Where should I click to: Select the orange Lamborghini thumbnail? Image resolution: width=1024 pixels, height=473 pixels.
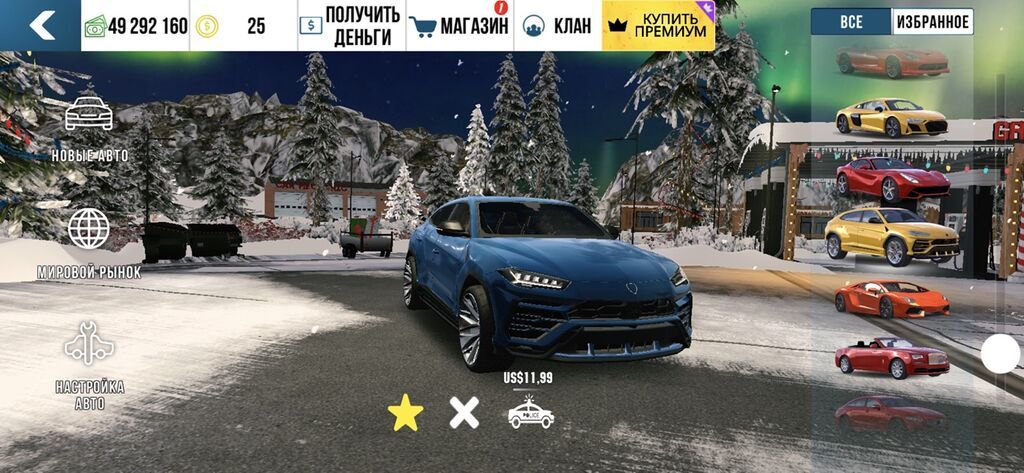point(892,298)
